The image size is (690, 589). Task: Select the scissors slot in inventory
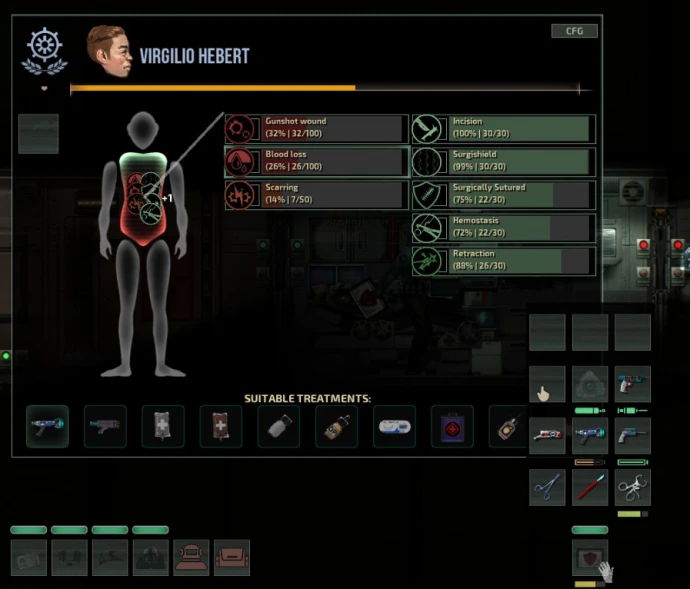(547, 487)
